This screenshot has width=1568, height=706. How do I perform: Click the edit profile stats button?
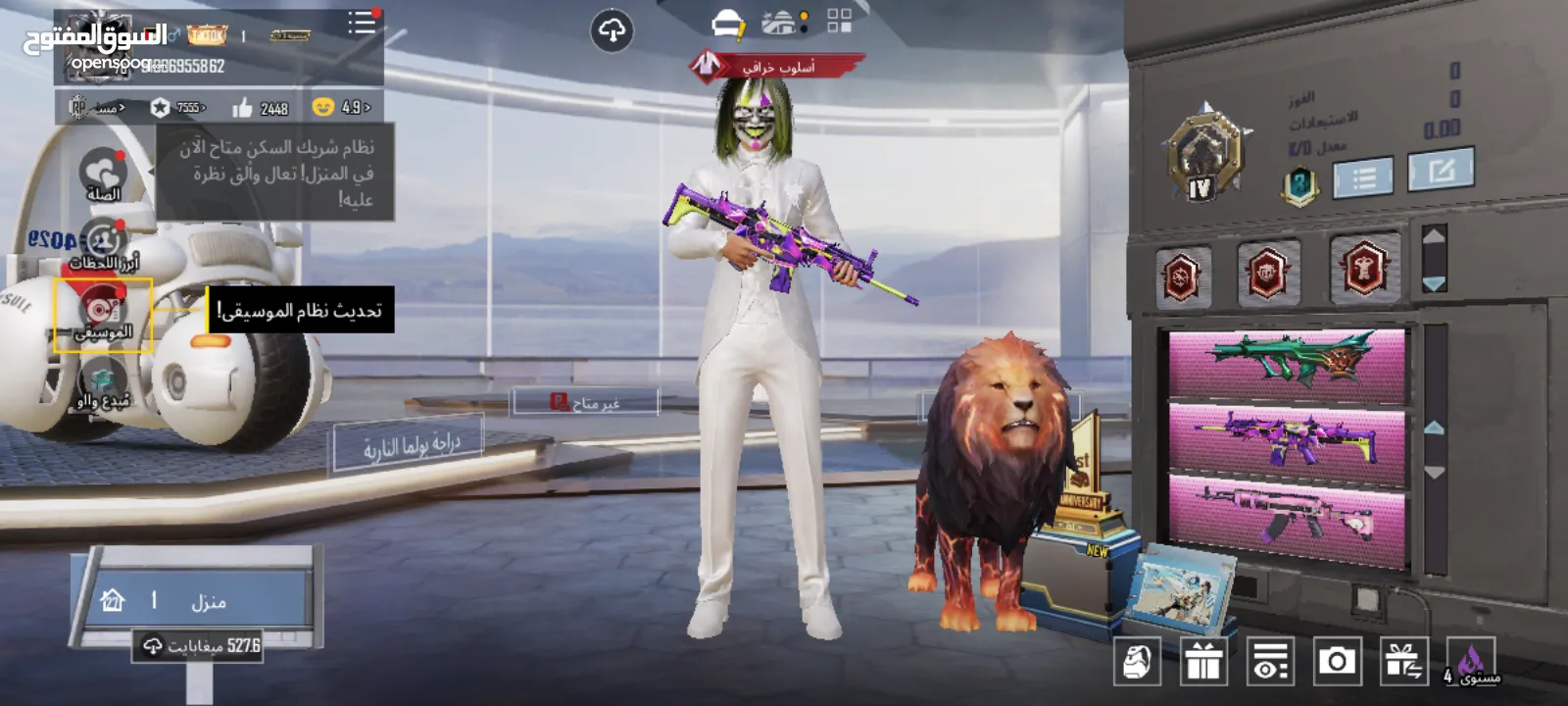pyautogui.click(x=1440, y=172)
